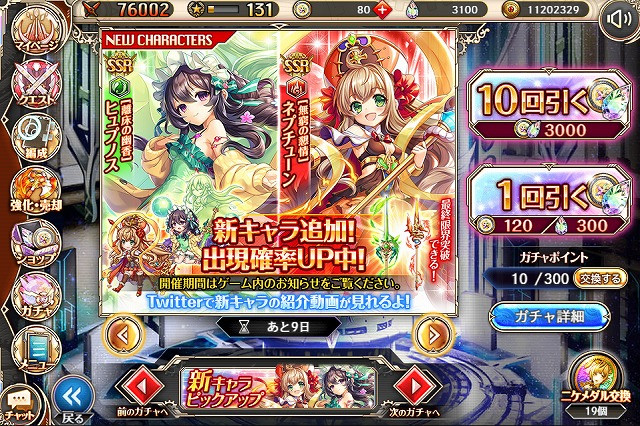Pull the gacha once (1回引く)

point(545,201)
